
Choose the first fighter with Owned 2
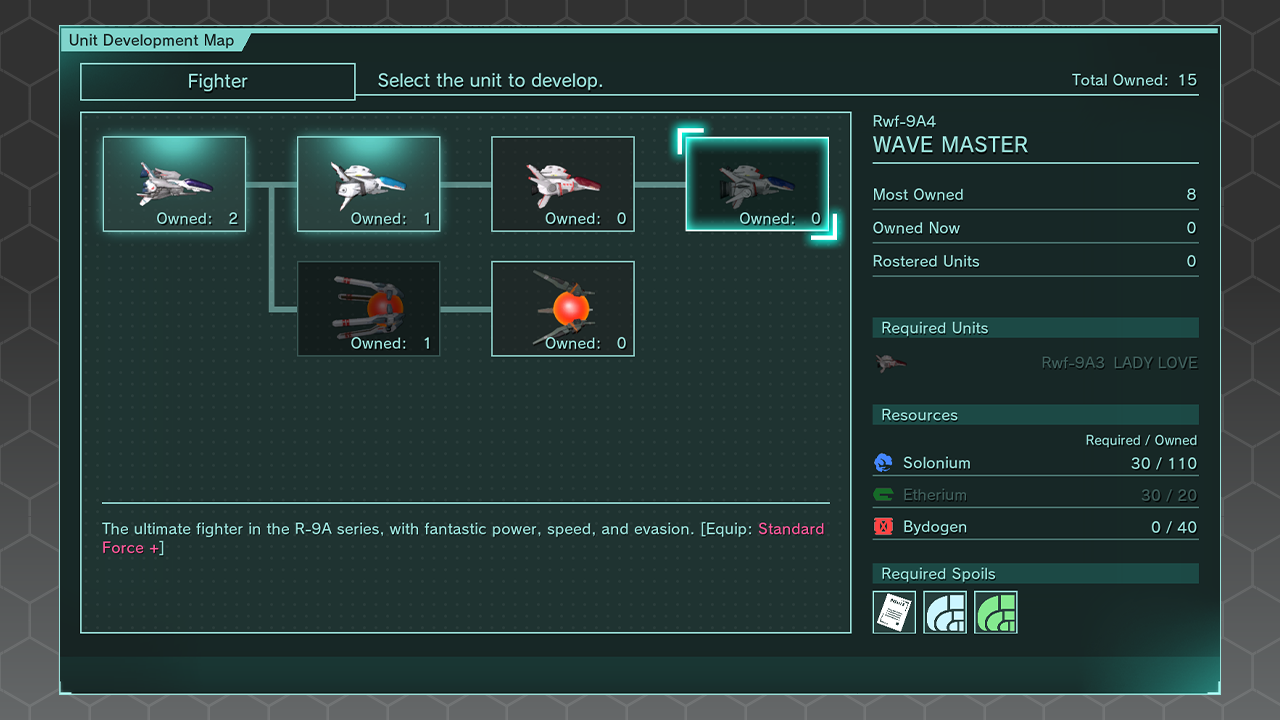tap(174, 184)
